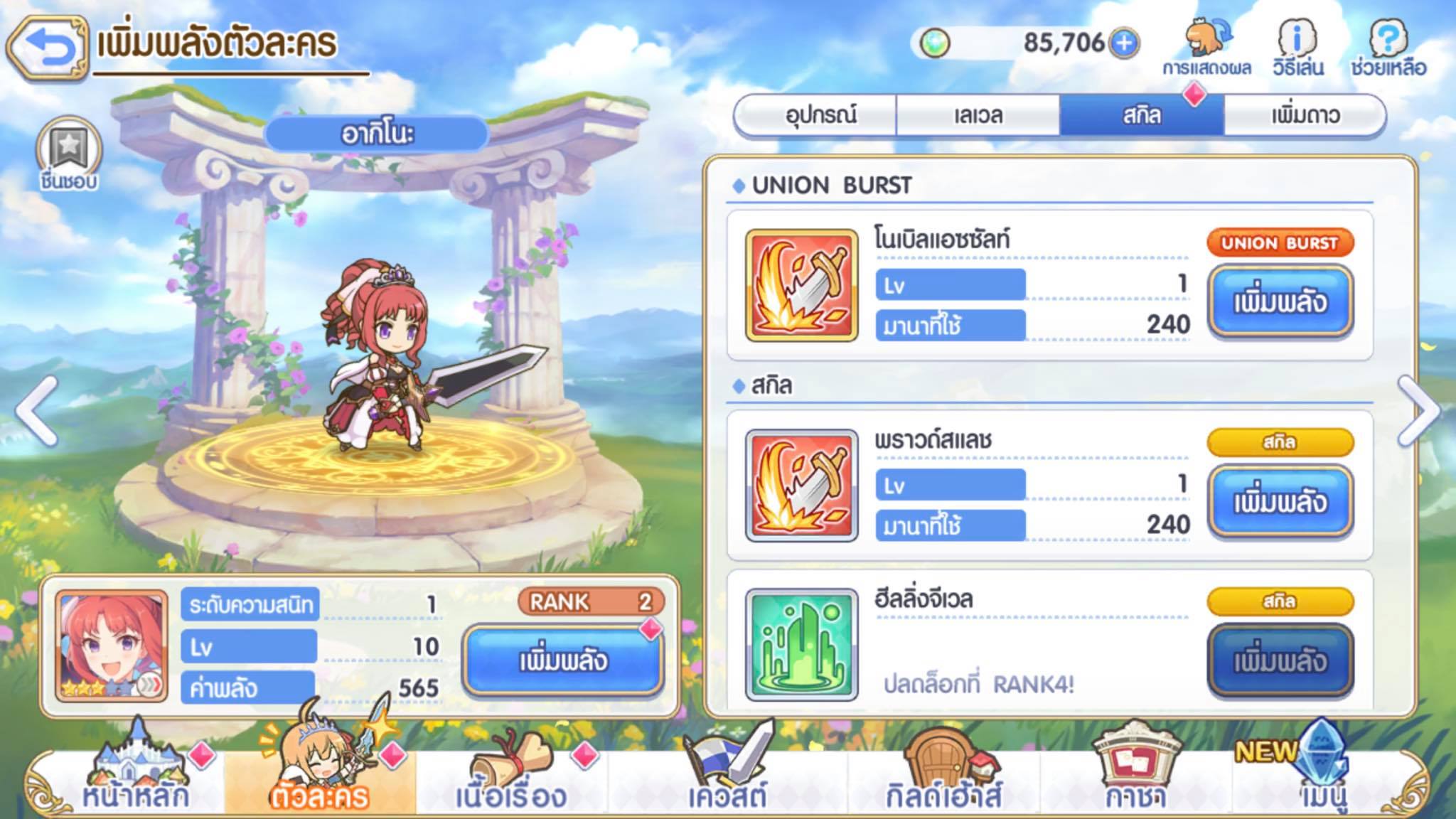This screenshot has width=1456, height=819.
Task: Open the เควสต์ quest menu
Action: pyautogui.click(x=727, y=778)
